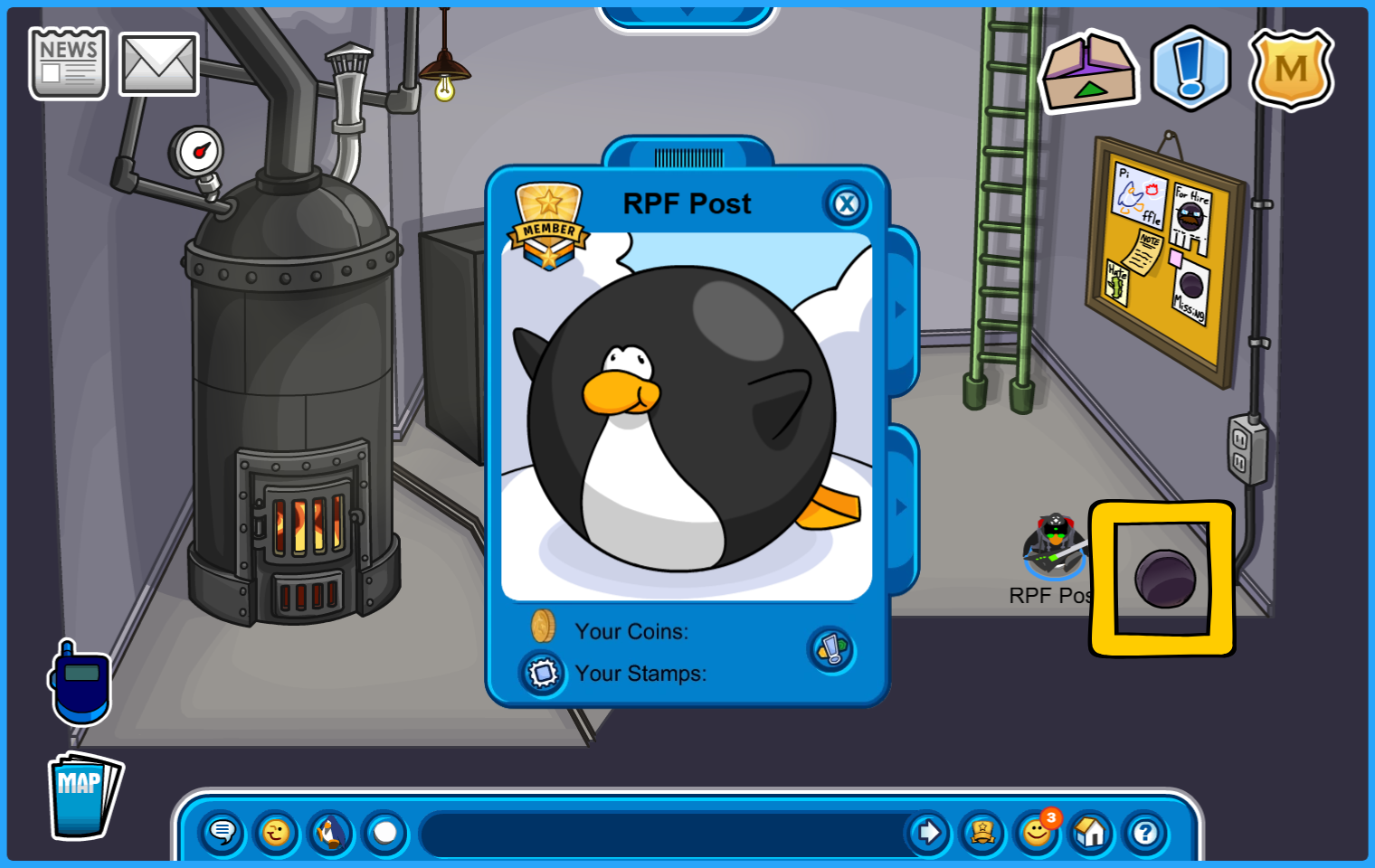Click the chat message input bar
This screenshot has height=868, width=1375.
[660, 833]
